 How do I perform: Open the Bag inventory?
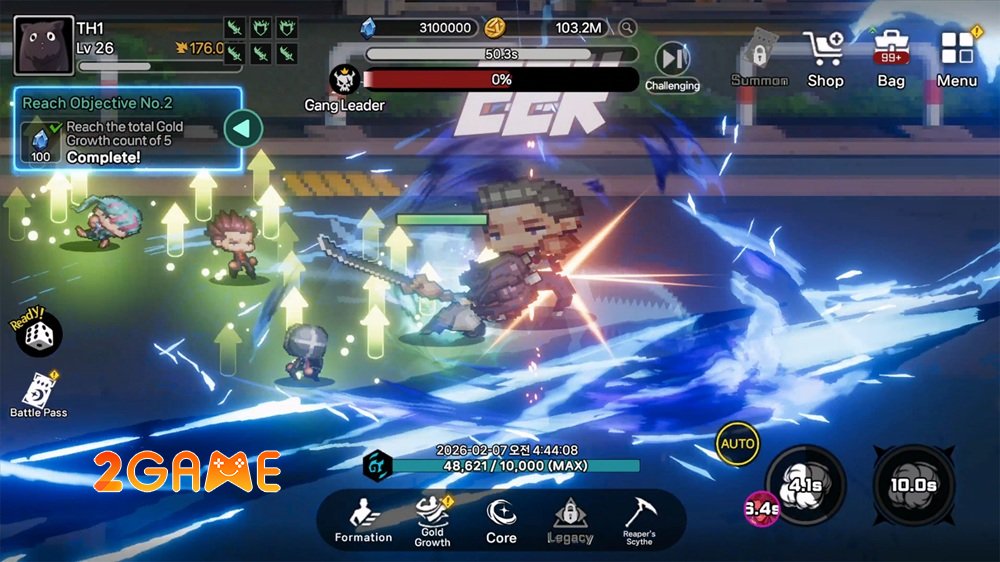[x=890, y=58]
